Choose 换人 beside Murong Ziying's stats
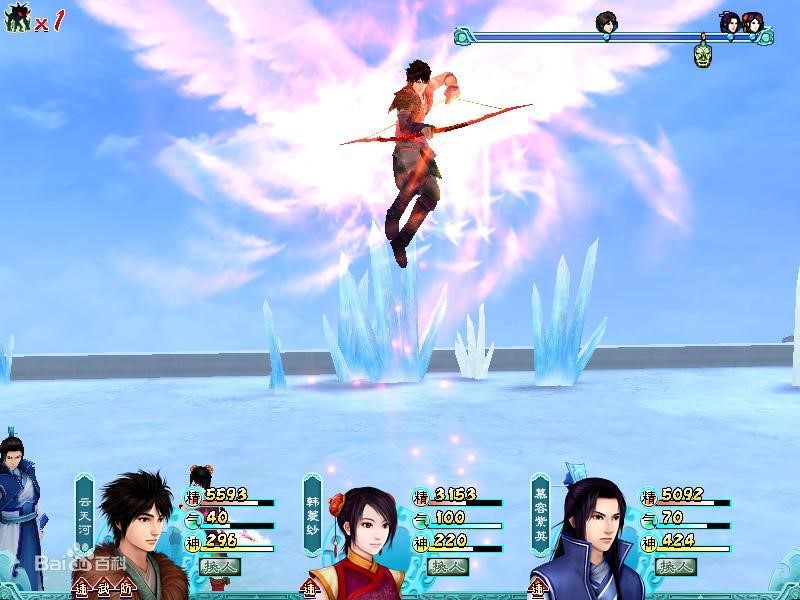This screenshot has width=800, height=600. click(x=676, y=566)
